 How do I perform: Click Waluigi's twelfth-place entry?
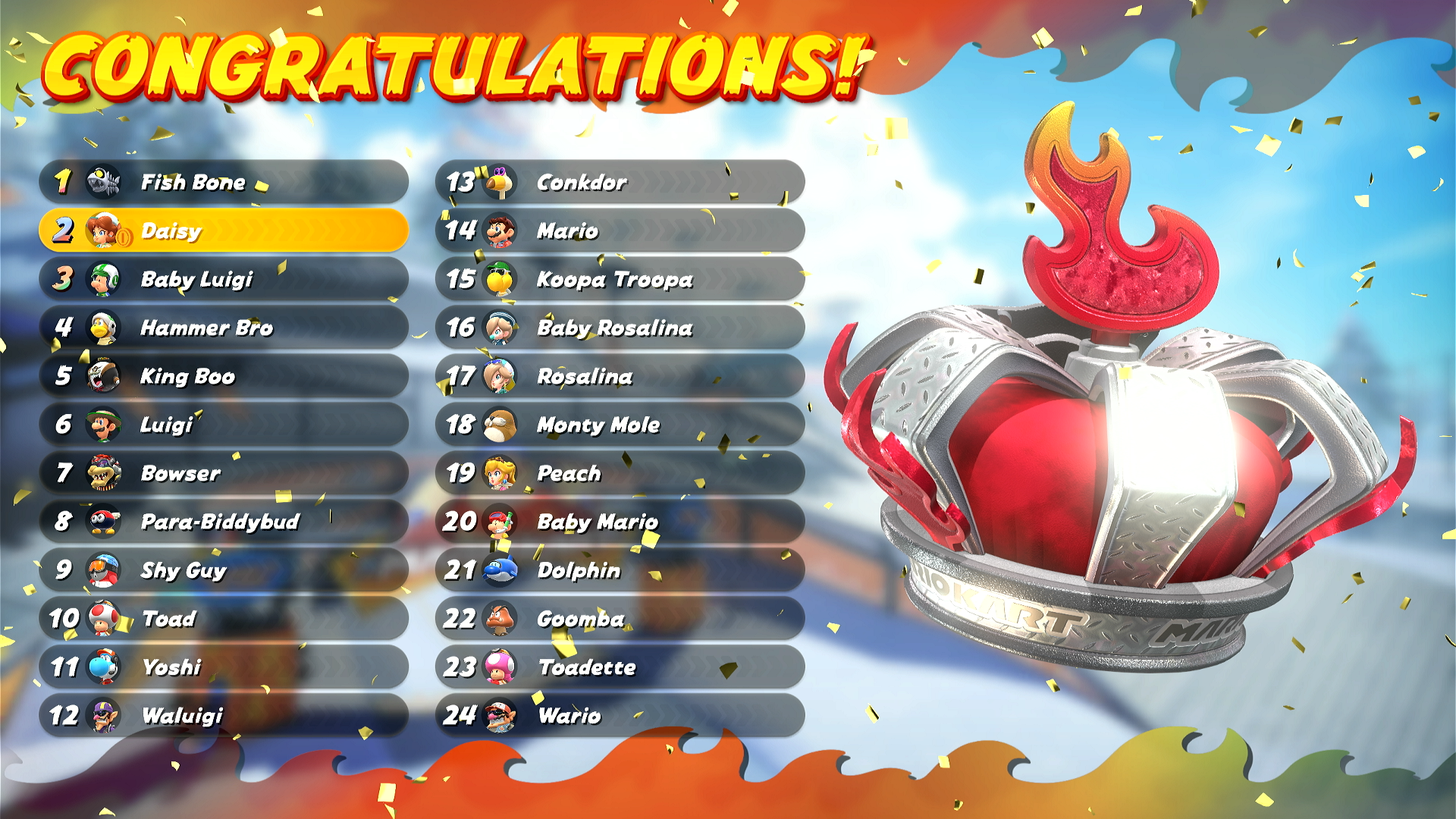coord(224,716)
